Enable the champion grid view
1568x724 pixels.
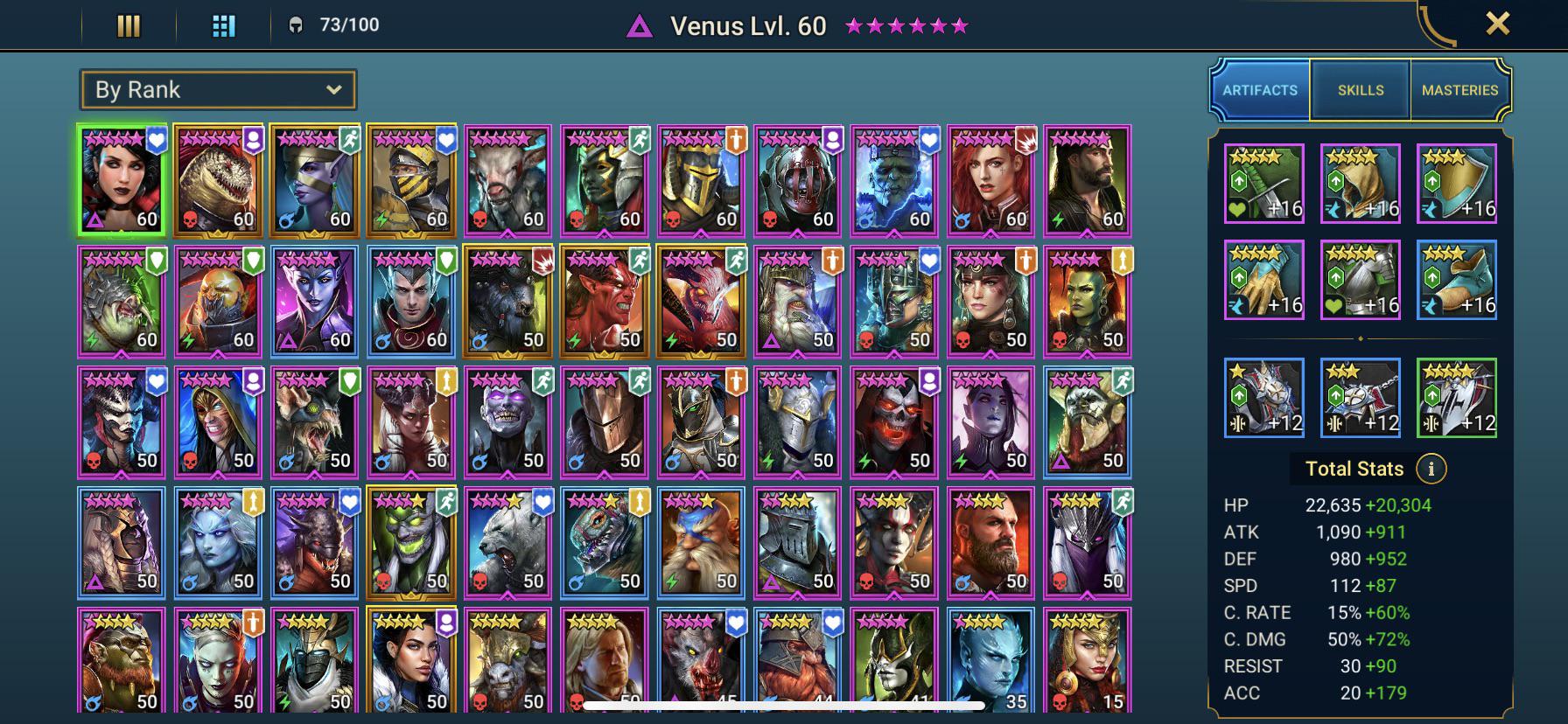(x=224, y=26)
